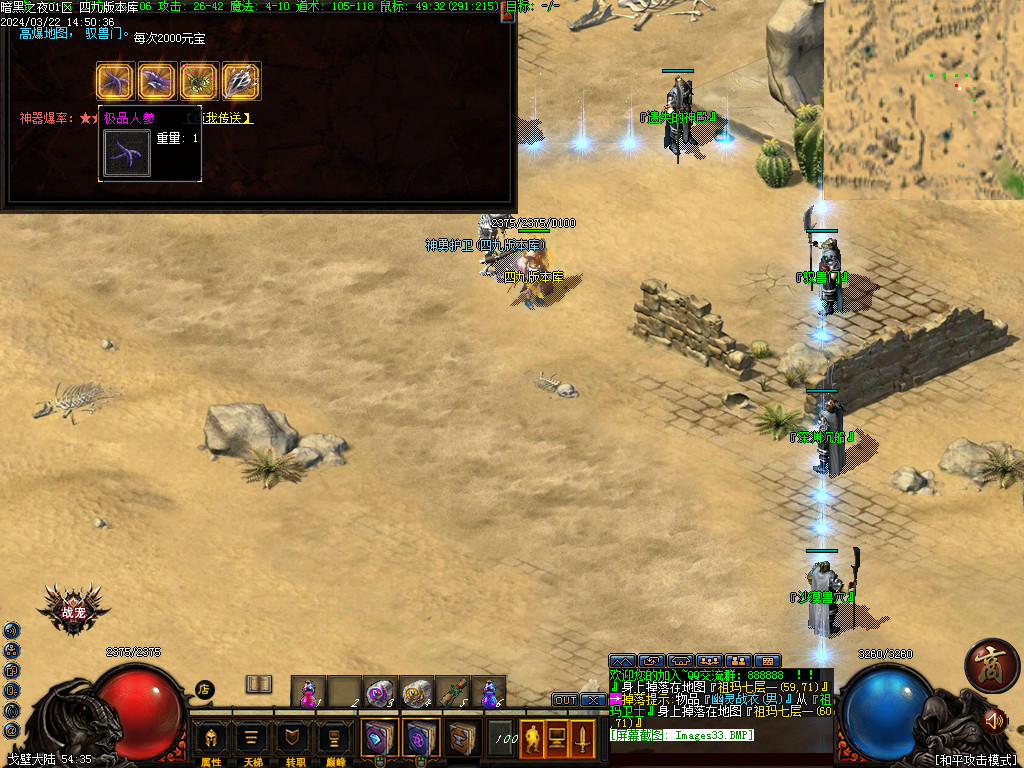Select the green herb reward icon

tap(199, 81)
